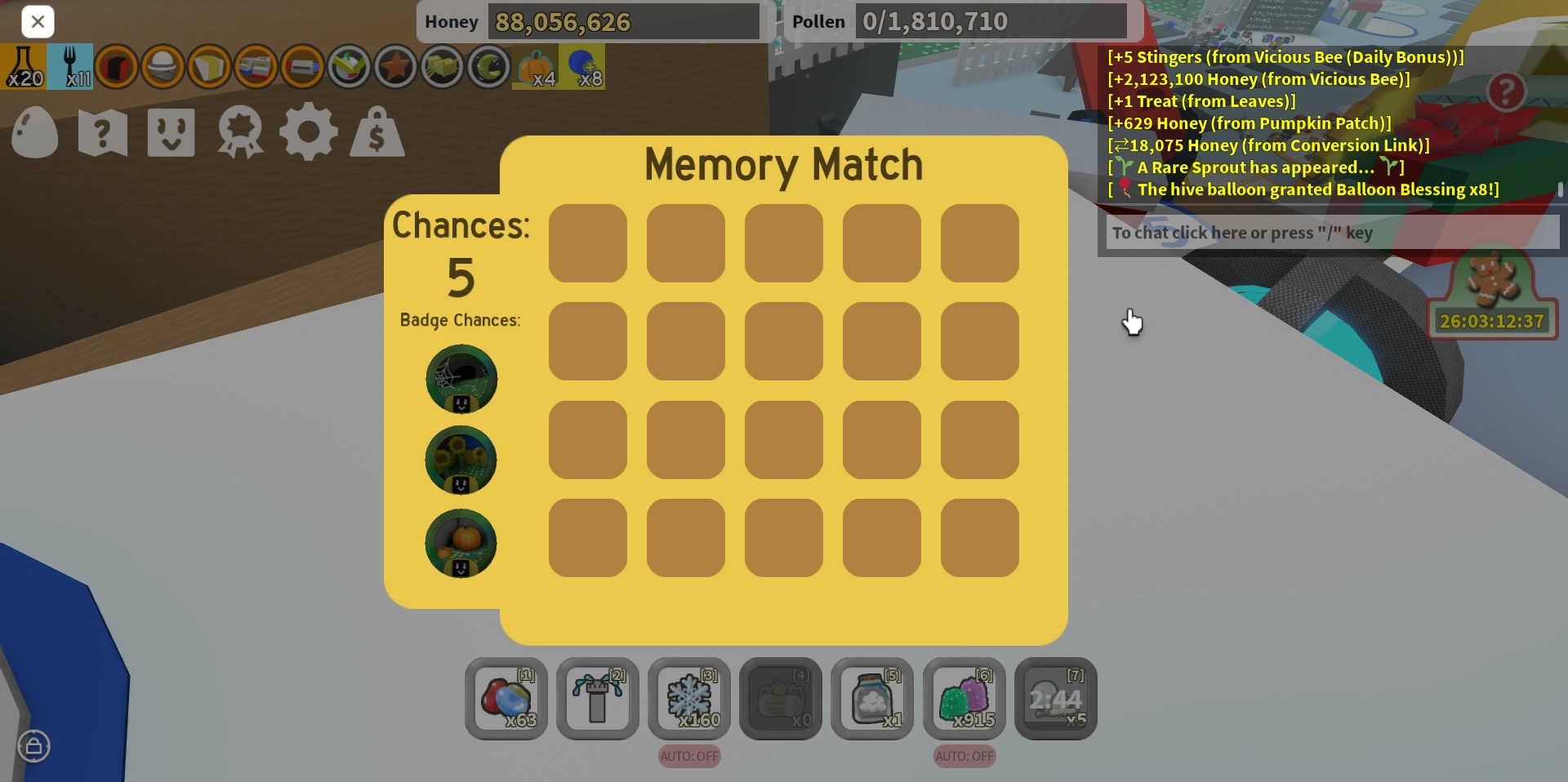Viewport: 1568px width, 782px height.
Task: Open the Egg hatching menu
Action: click(x=34, y=132)
